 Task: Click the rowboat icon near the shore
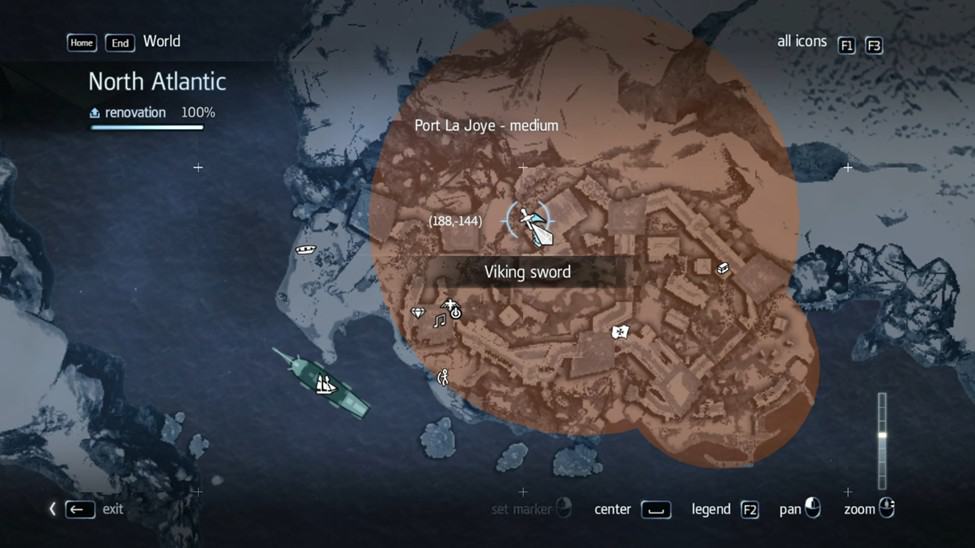click(x=306, y=249)
